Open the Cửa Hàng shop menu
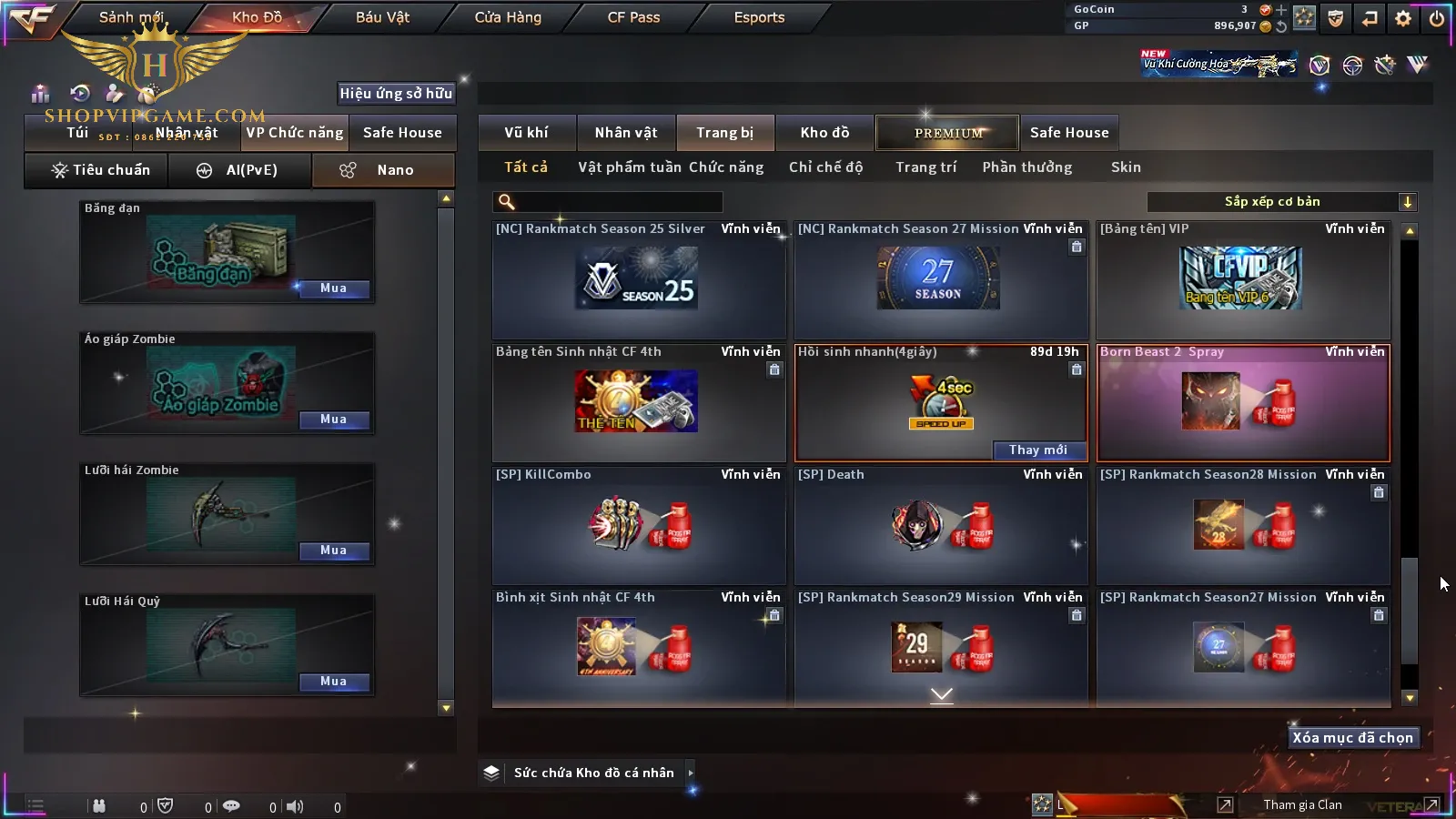Screen dimensions: 1456x819 (x=508, y=17)
